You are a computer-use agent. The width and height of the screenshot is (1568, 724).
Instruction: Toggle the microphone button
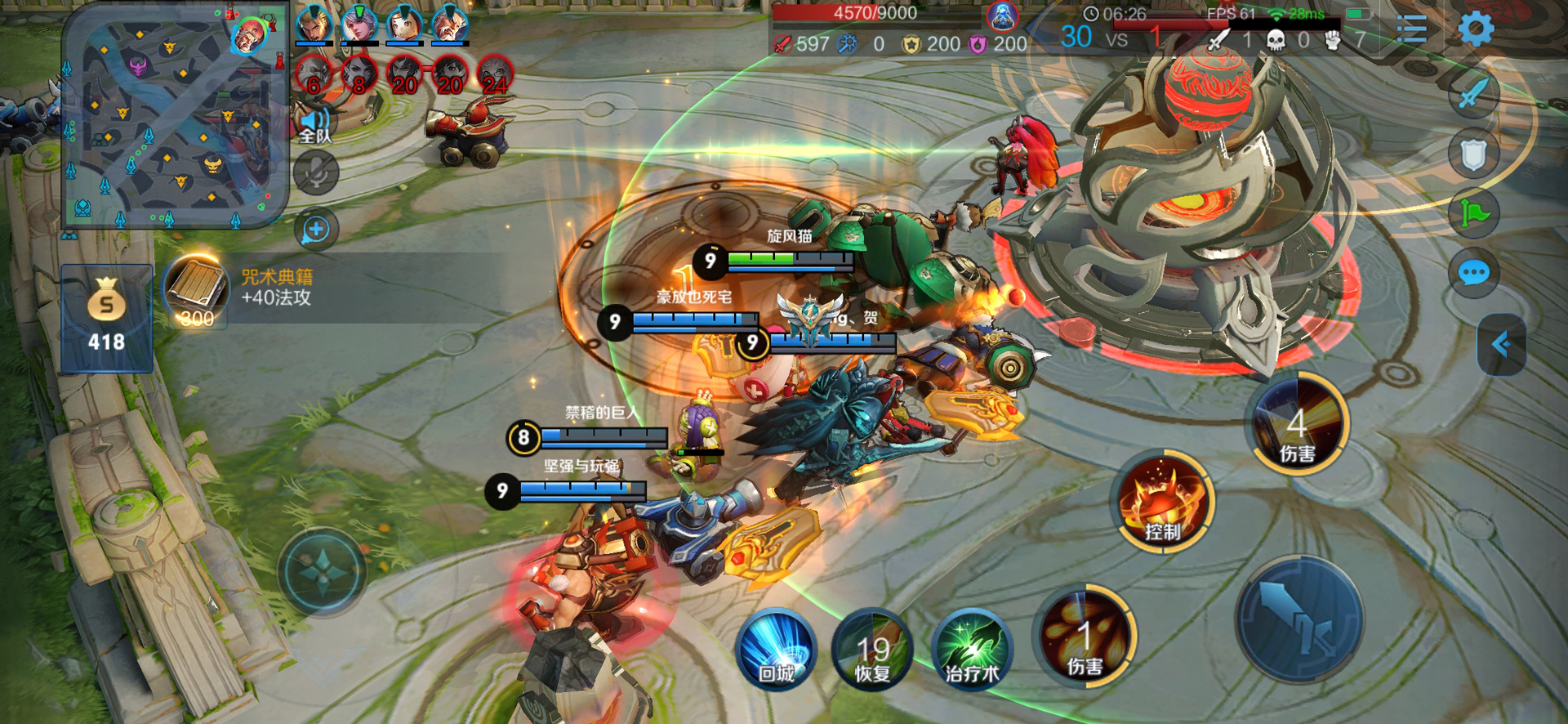pos(316,172)
